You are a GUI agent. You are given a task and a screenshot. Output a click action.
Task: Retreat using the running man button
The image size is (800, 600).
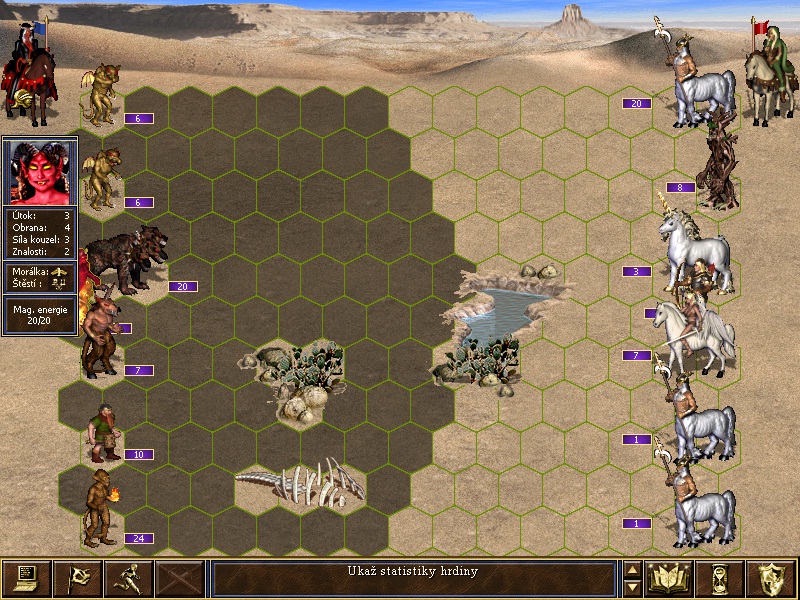coord(128,578)
